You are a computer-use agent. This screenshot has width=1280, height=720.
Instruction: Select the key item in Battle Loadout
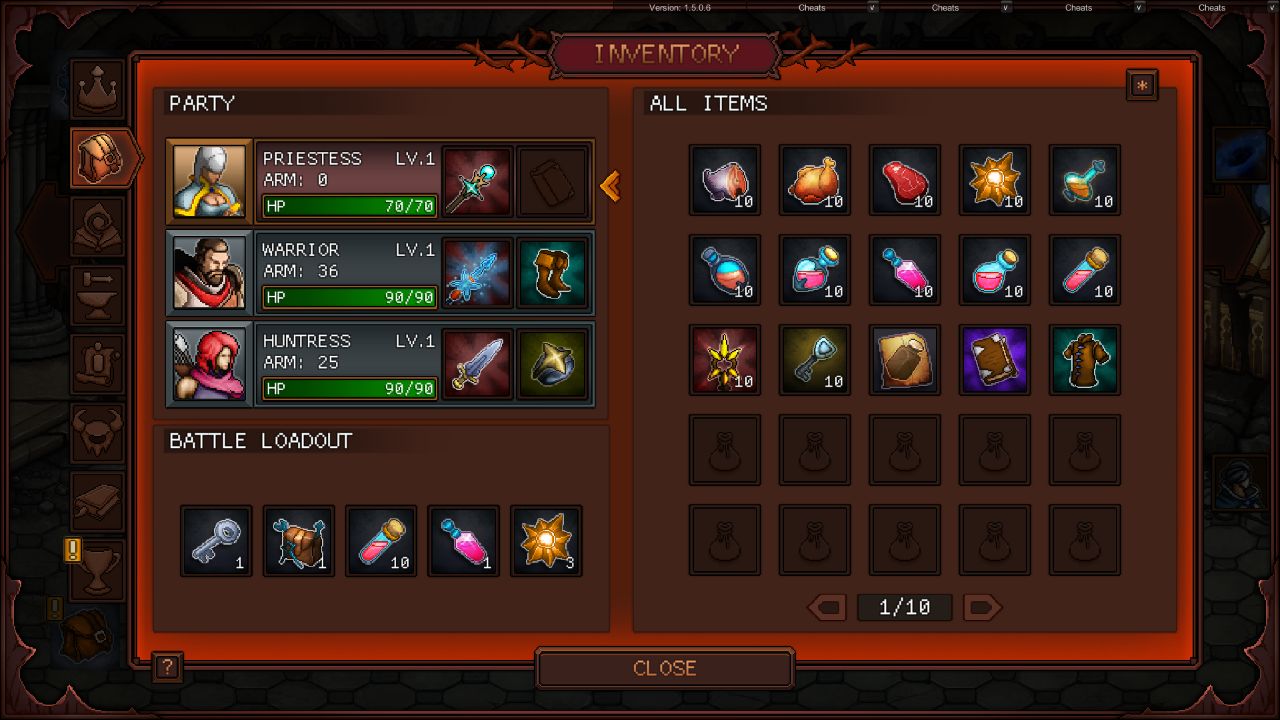pos(215,540)
